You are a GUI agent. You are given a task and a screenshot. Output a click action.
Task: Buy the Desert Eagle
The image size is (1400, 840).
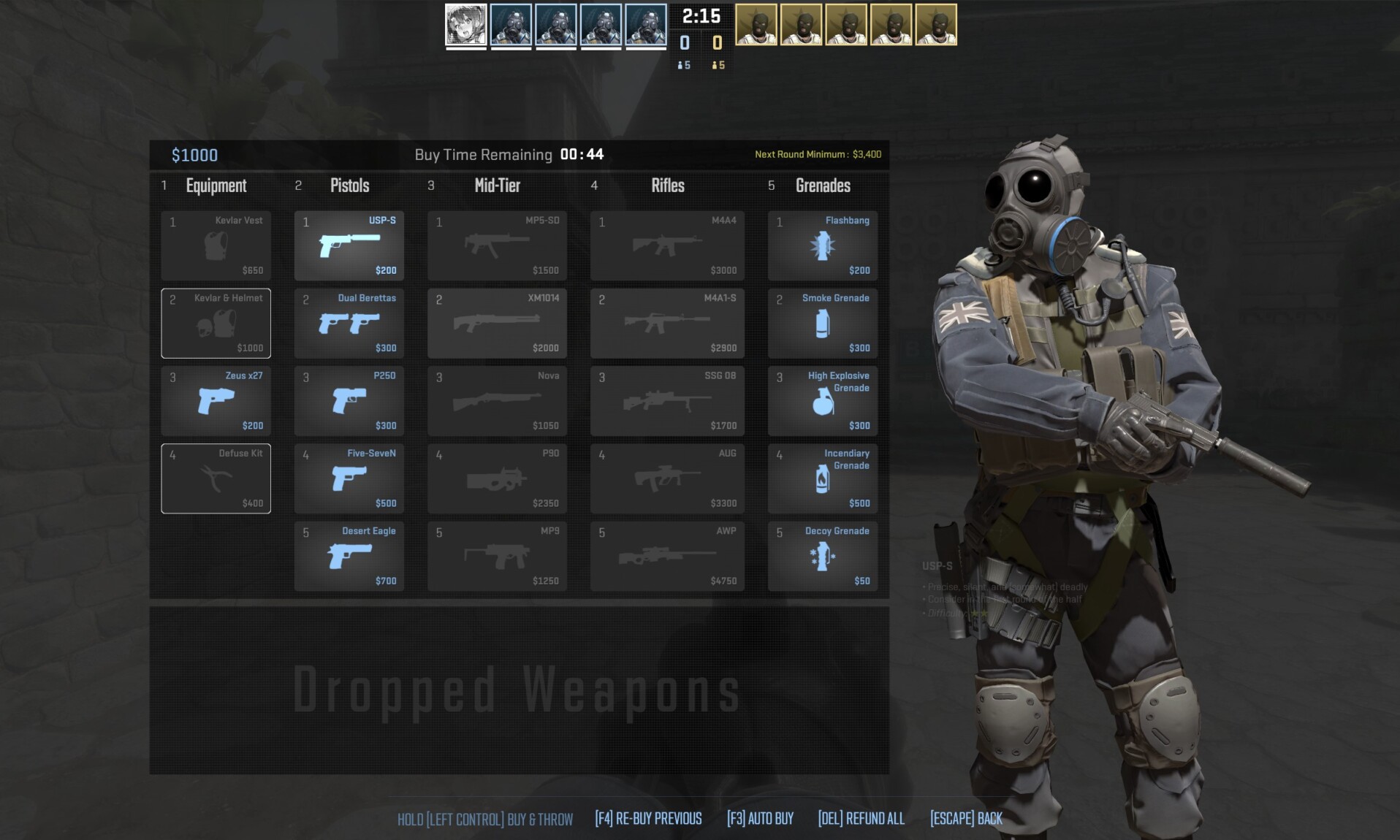tap(349, 556)
